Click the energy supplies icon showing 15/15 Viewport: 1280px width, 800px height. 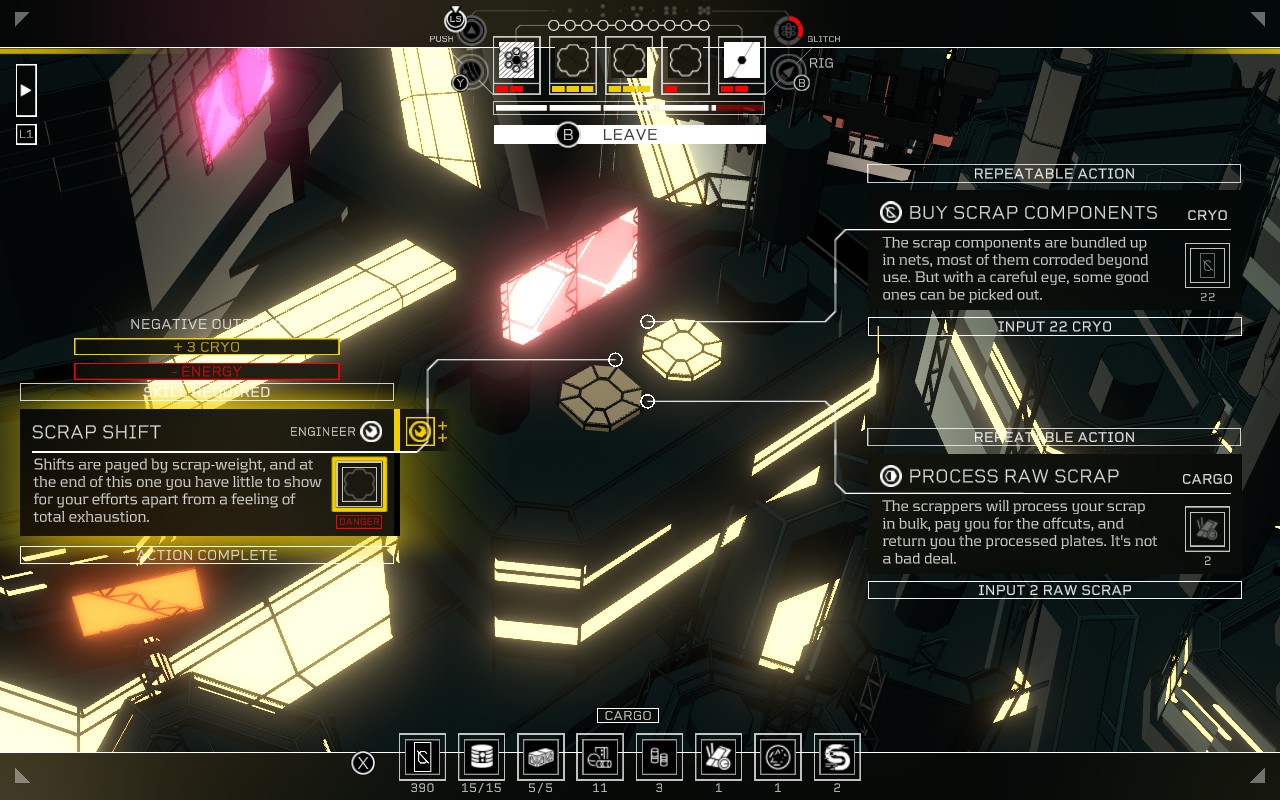tap(481, 757)
